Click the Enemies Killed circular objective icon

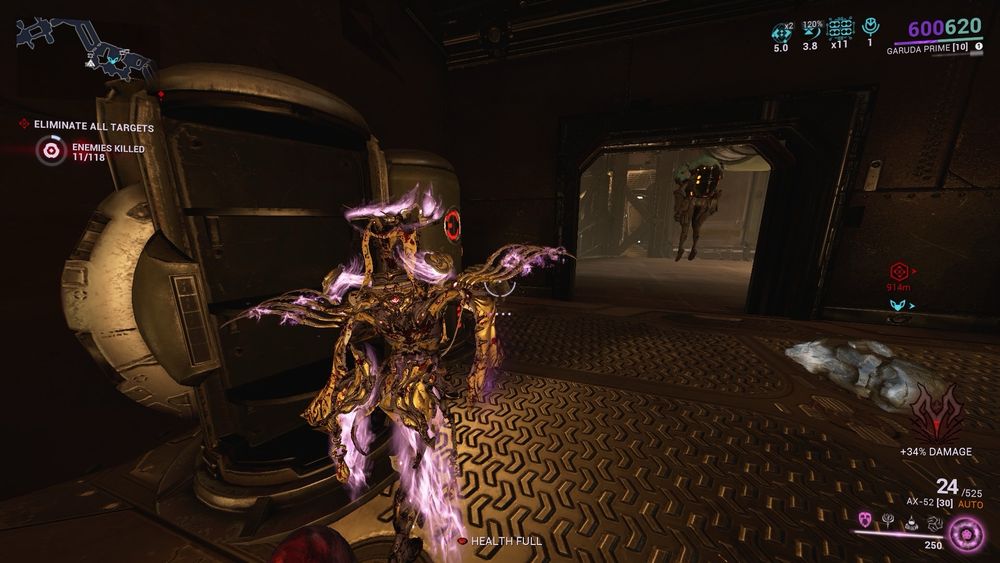(x=51, y=151)
